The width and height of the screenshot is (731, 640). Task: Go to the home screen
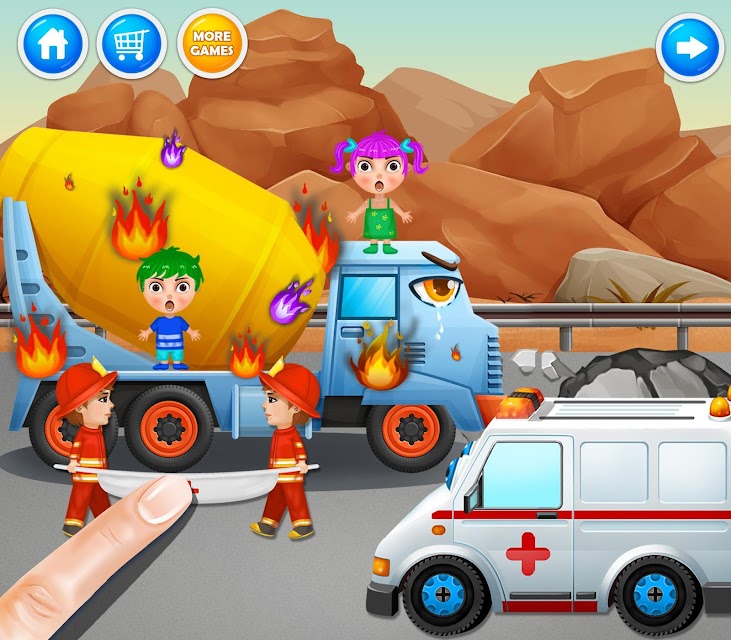[53, 44]
